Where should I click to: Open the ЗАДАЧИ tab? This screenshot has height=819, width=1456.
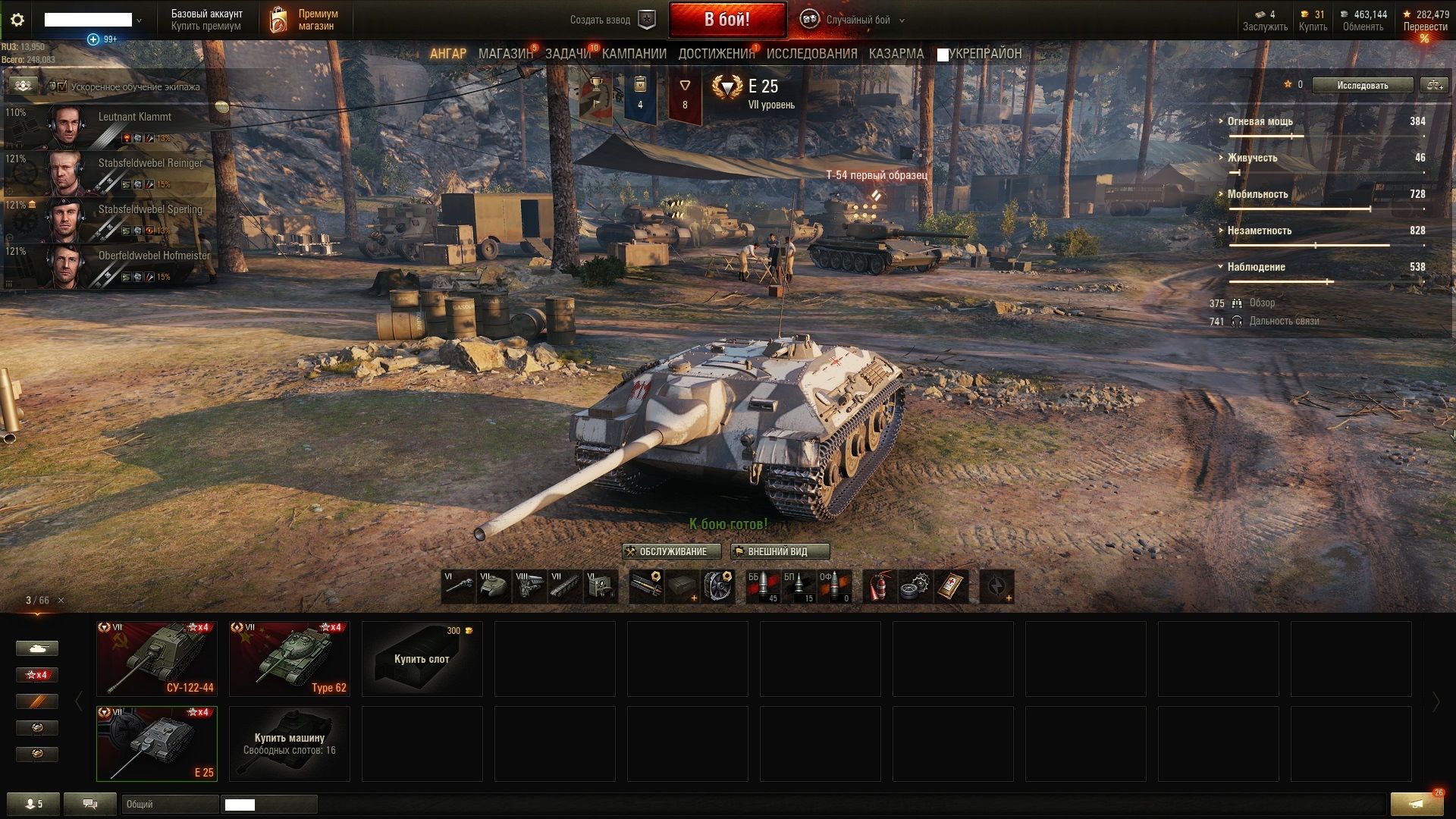(x=567, y=54)
